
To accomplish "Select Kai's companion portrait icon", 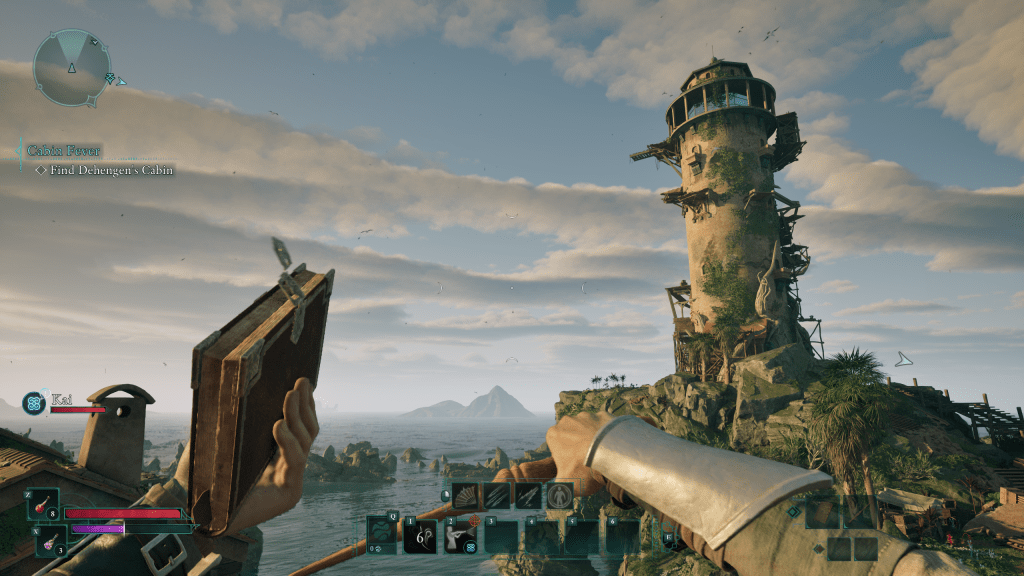I will pyautogui.click(x=34, y=403).
